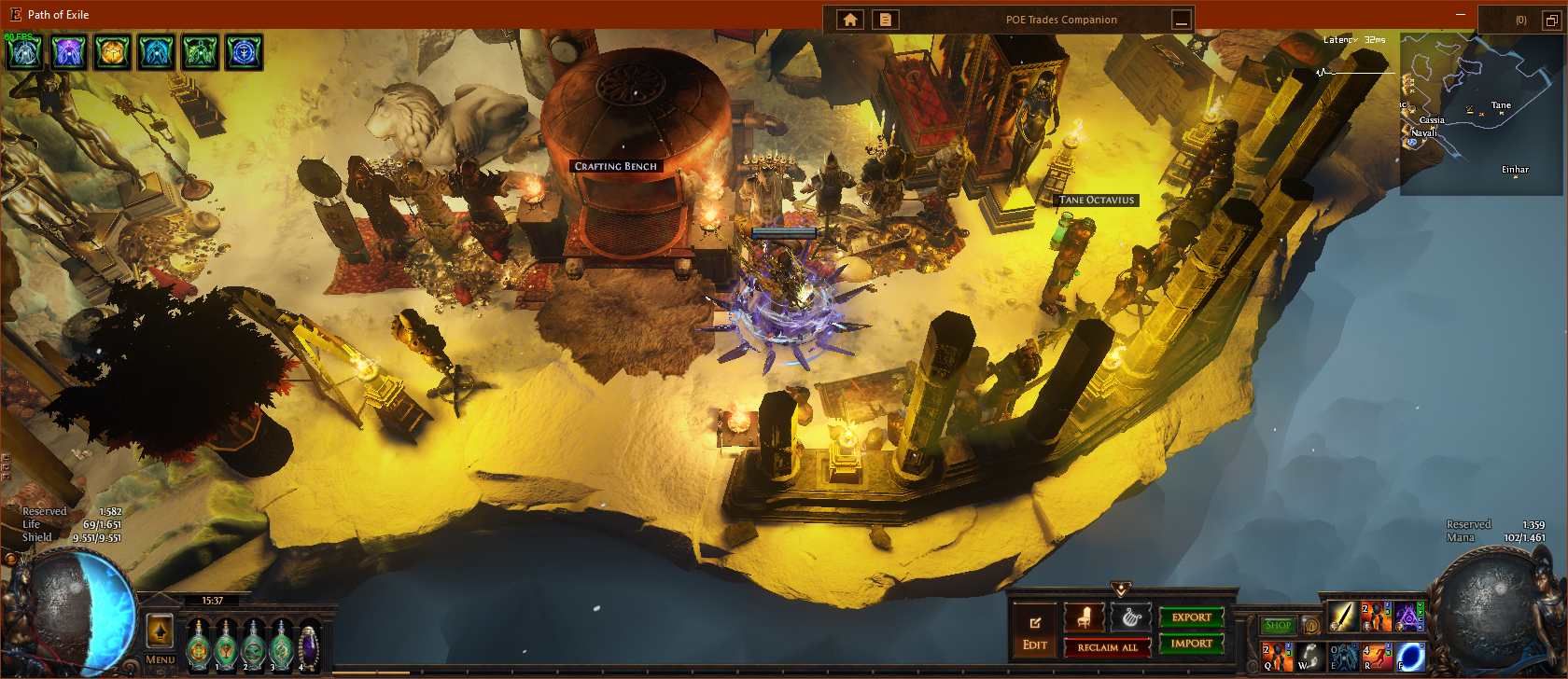
Task: Open the minimap in the corner
Action: 1480,114
